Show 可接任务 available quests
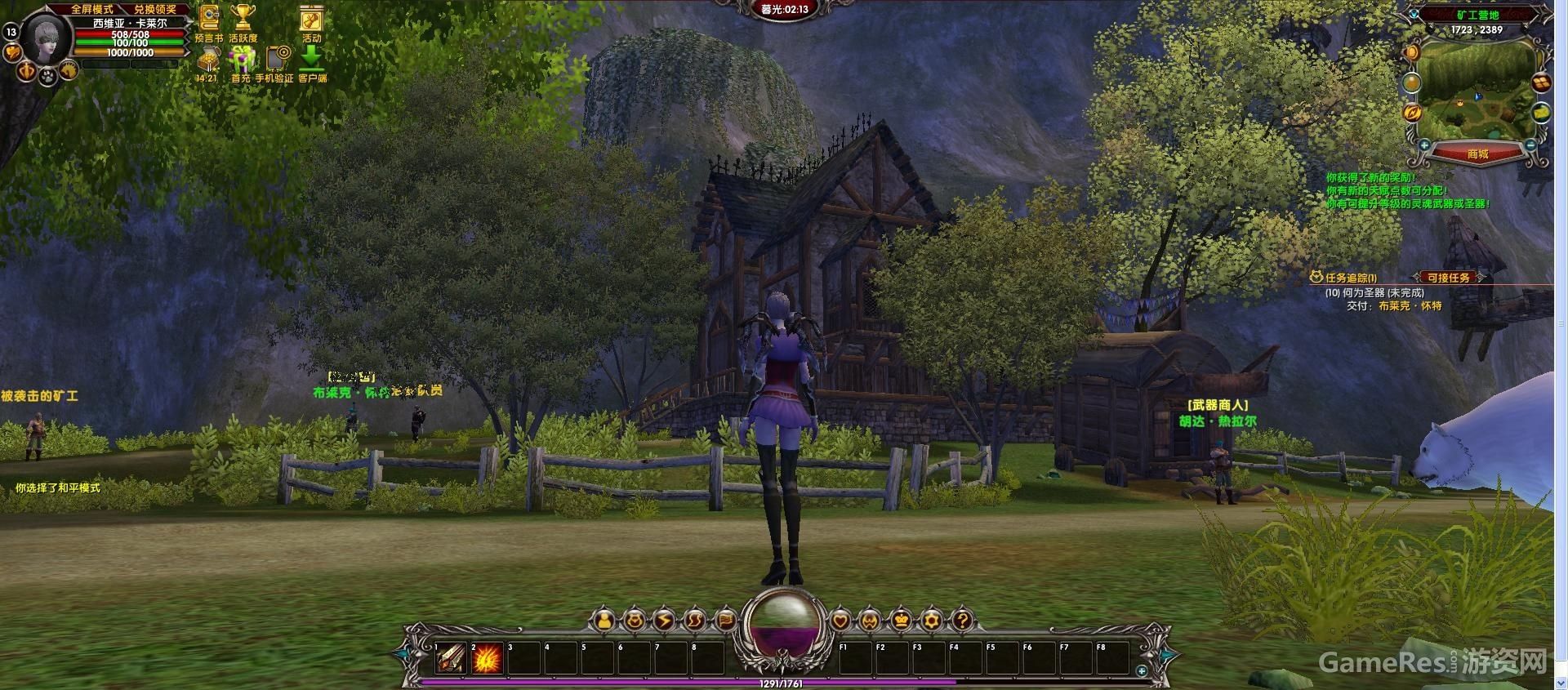This screenshot has width=1568, height=690. point(1449,278)
